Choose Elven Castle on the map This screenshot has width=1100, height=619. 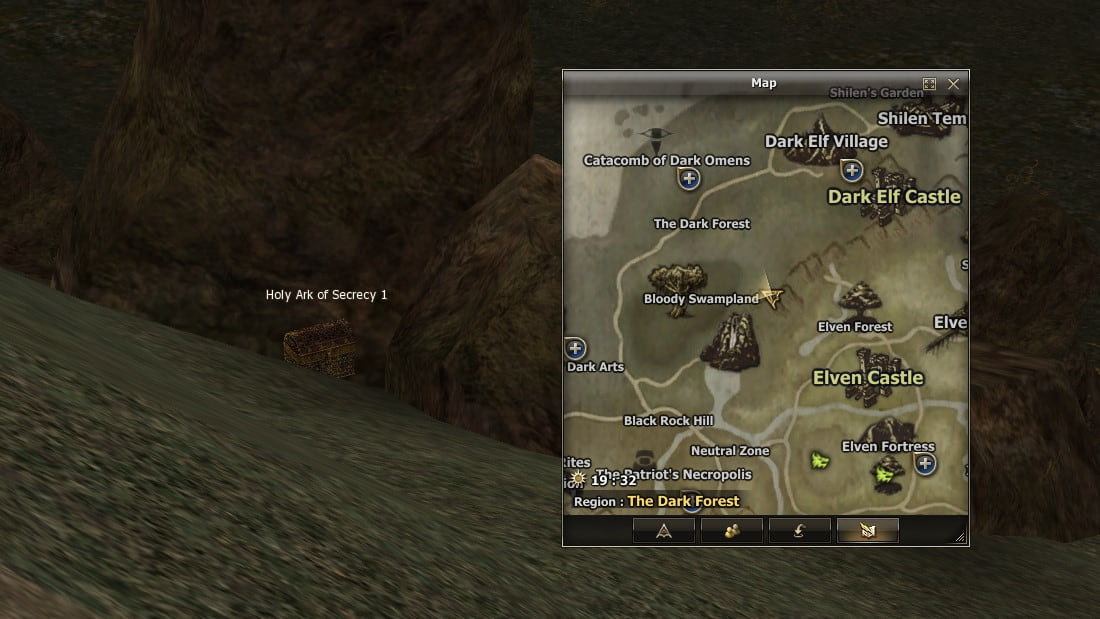(868, 377)
